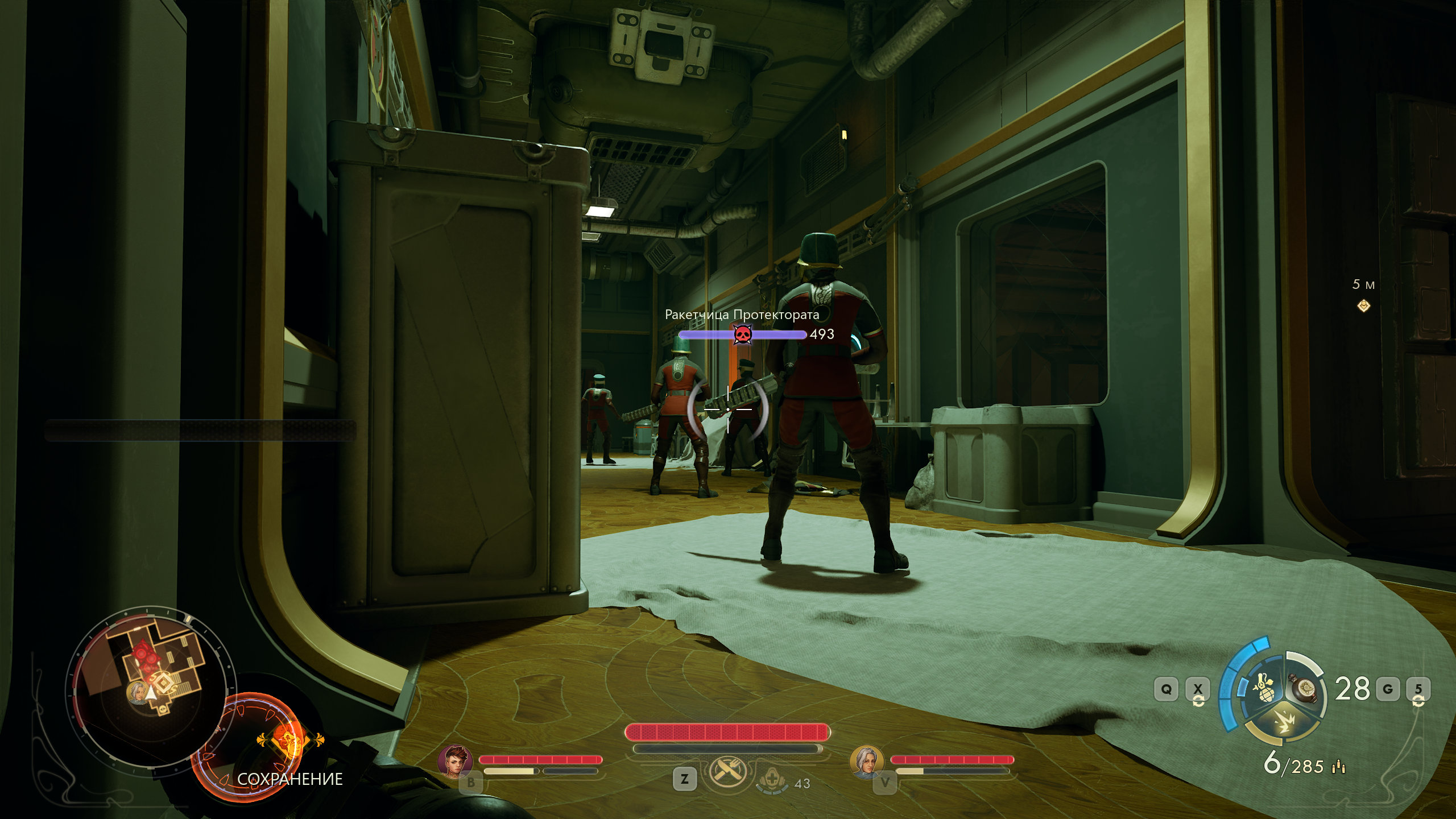Click the red-haired companion portrait
Screen dimensions: 1456x819
point(455,761)
